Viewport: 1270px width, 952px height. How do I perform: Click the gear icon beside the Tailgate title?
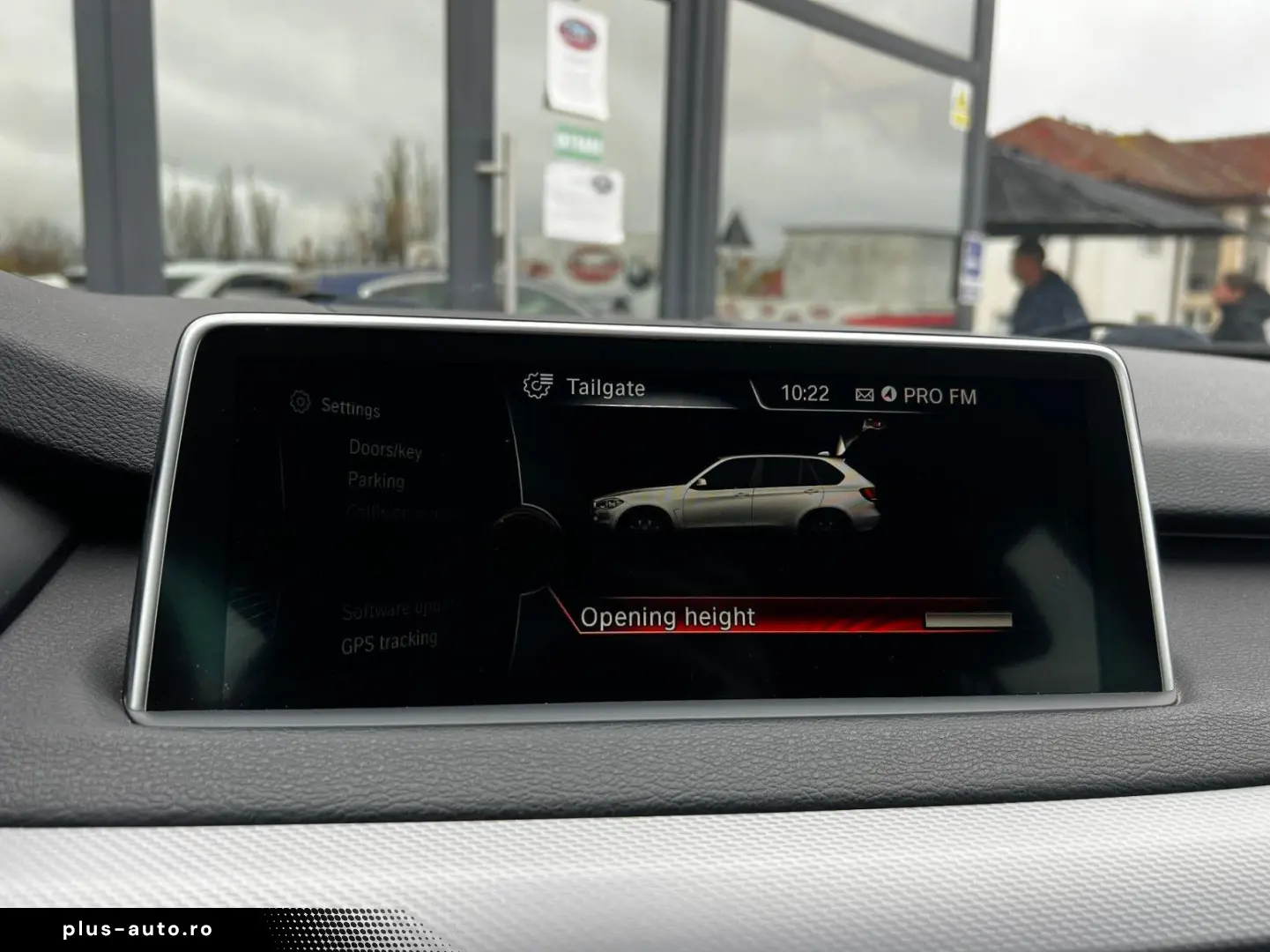click(541, 385)
